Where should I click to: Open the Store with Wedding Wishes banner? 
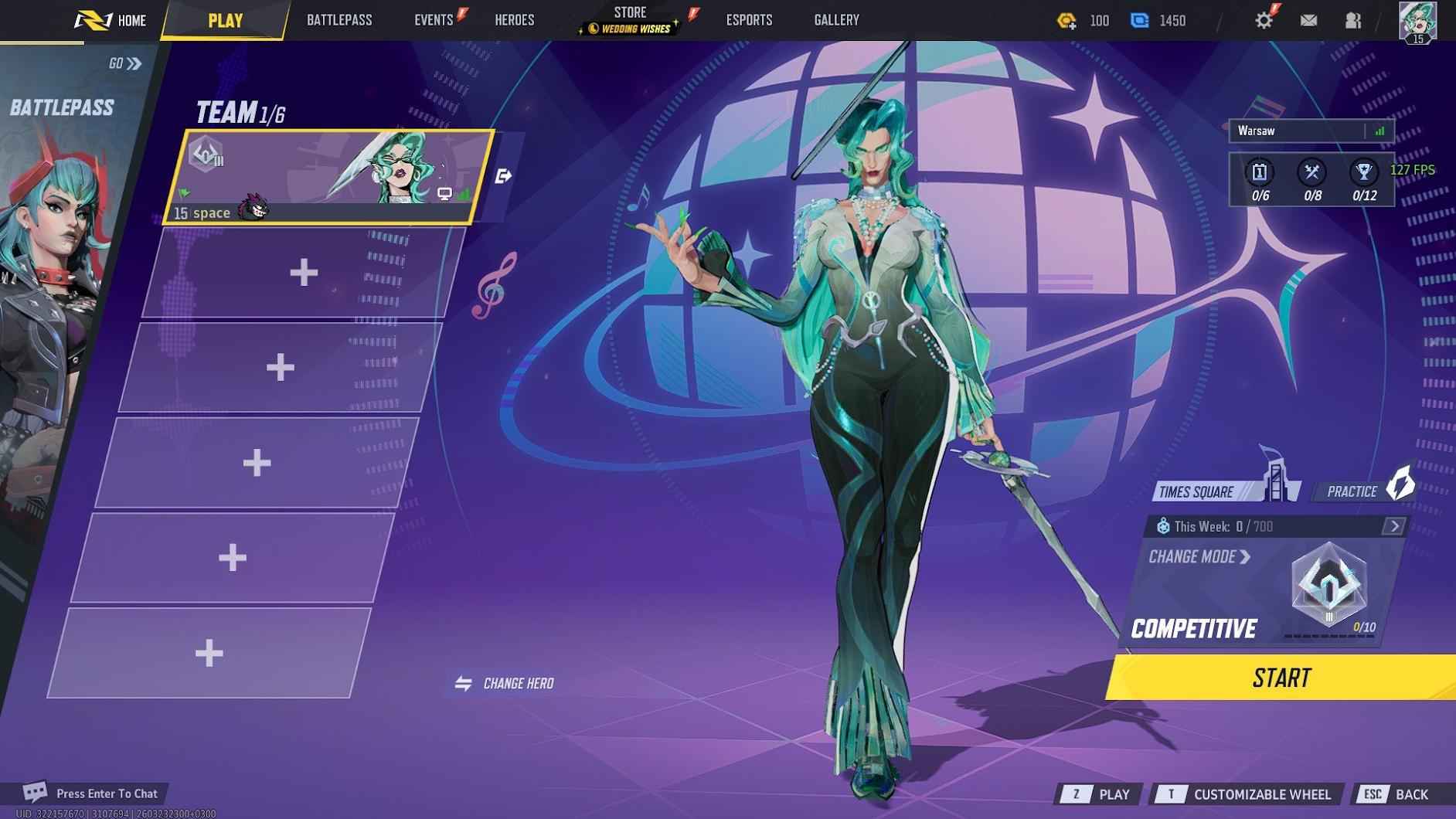(630, 19)
